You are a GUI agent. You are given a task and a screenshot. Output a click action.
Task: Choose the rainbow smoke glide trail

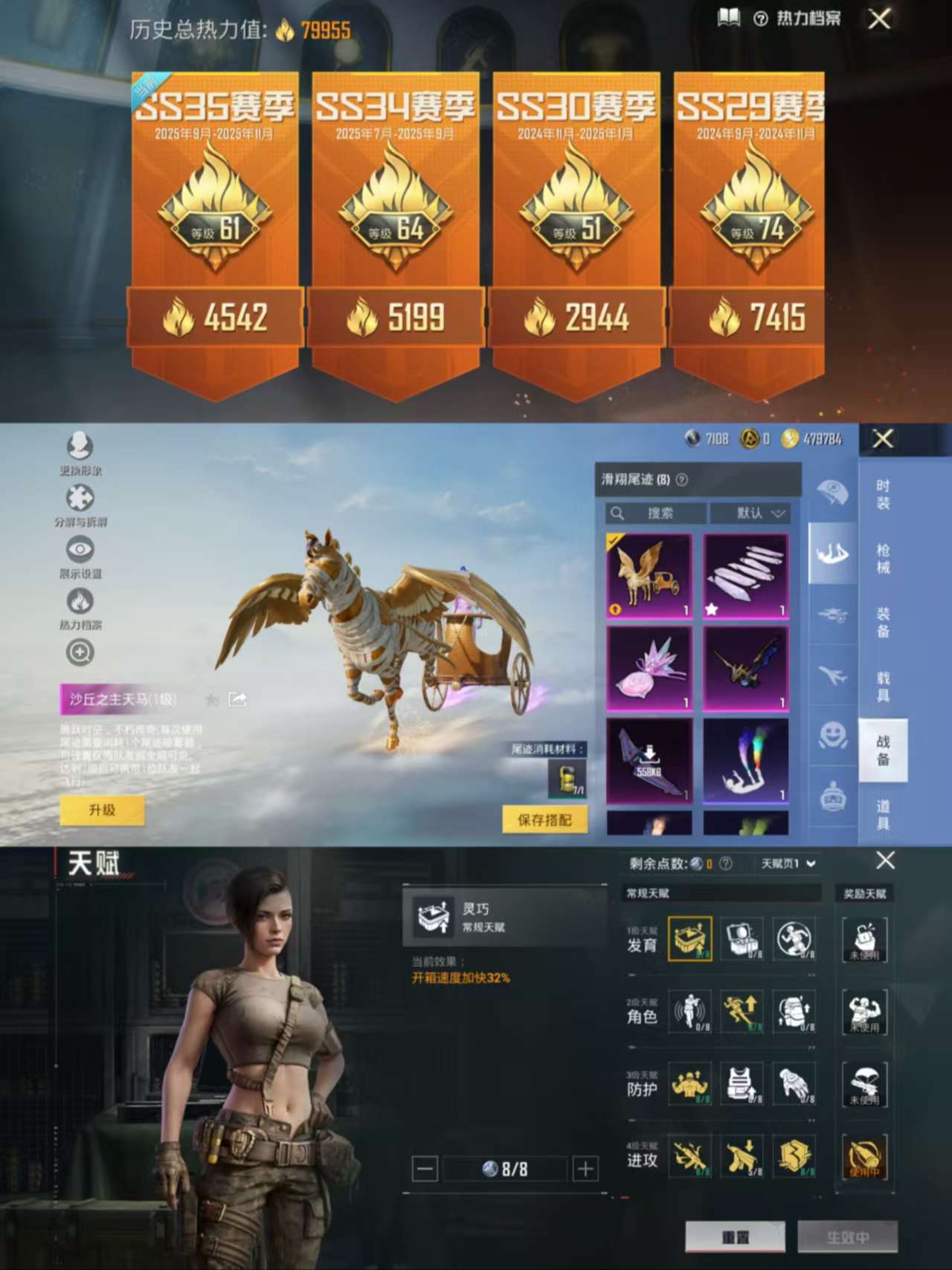coord(746,760)
